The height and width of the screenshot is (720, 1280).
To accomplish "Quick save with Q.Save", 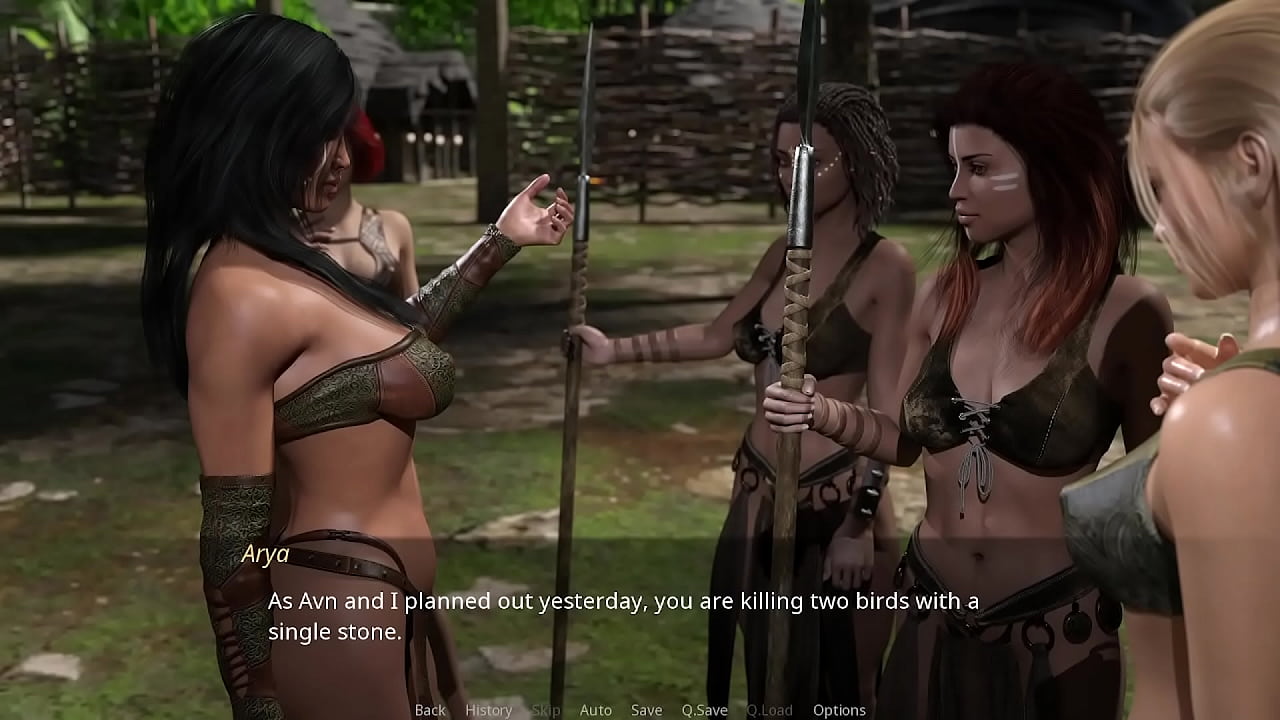I will click(x=704, y=710).
